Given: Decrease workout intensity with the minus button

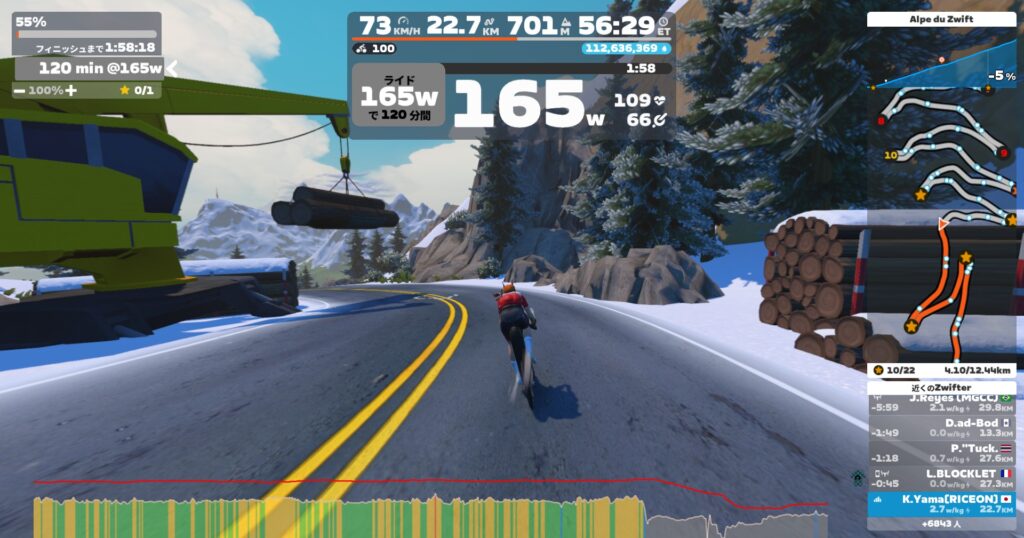Looking at the screenshot, I should click(x=20, y=90).
